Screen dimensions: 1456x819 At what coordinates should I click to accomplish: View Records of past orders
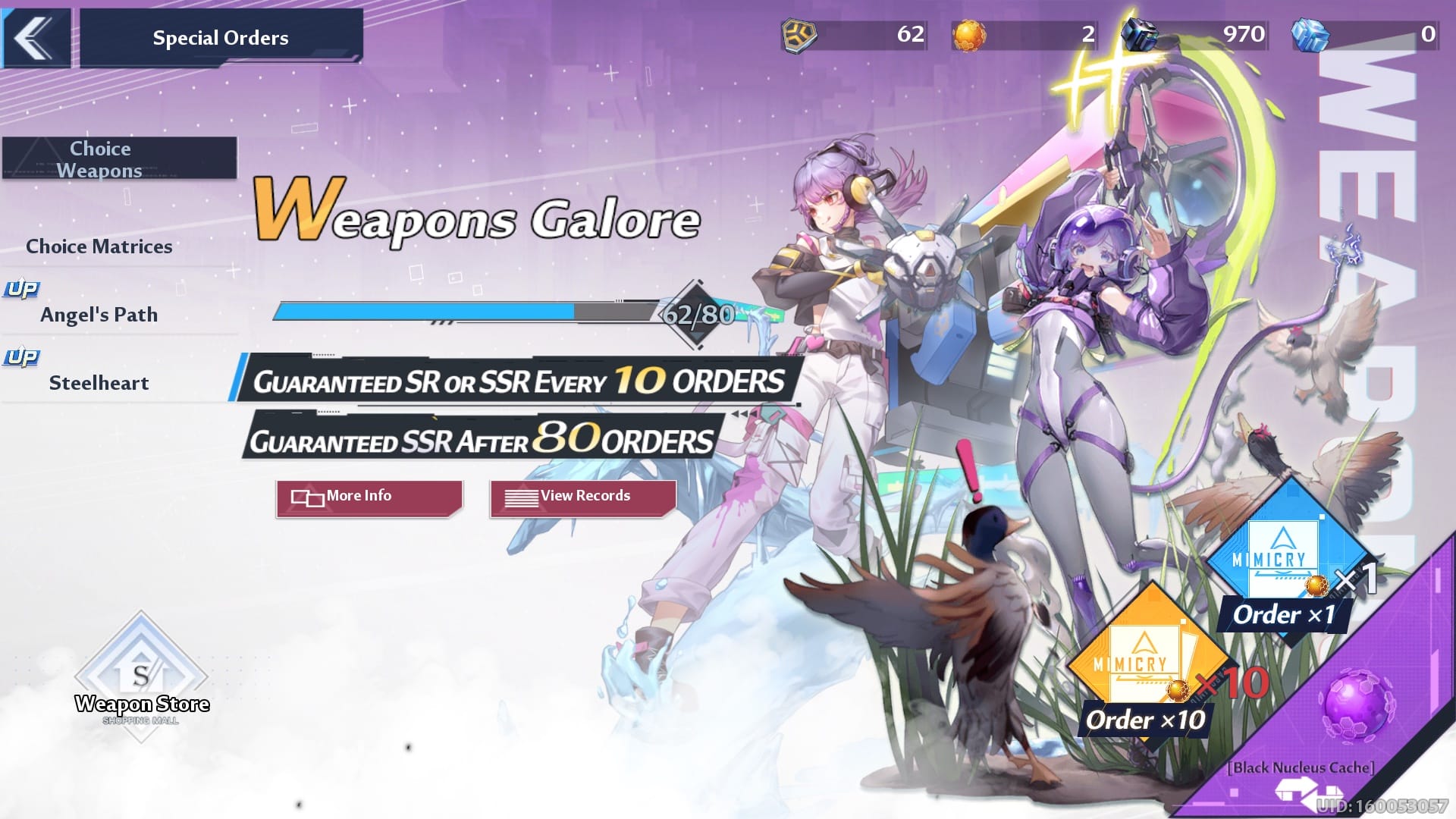582,497
